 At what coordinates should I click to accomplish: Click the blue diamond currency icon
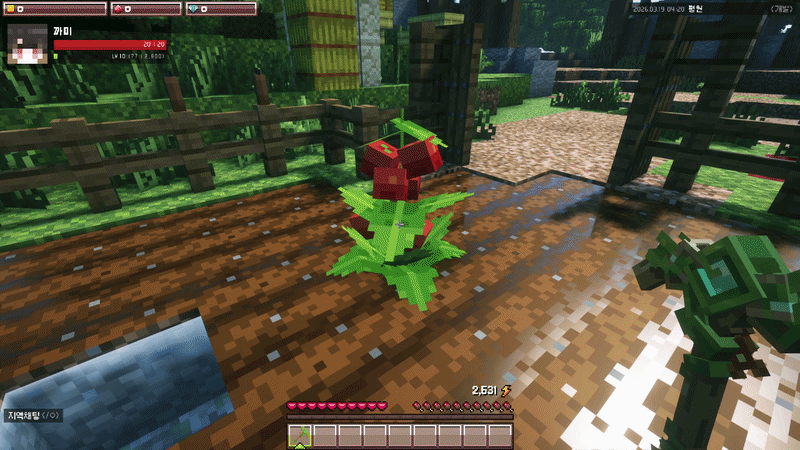tap(194, 9)
